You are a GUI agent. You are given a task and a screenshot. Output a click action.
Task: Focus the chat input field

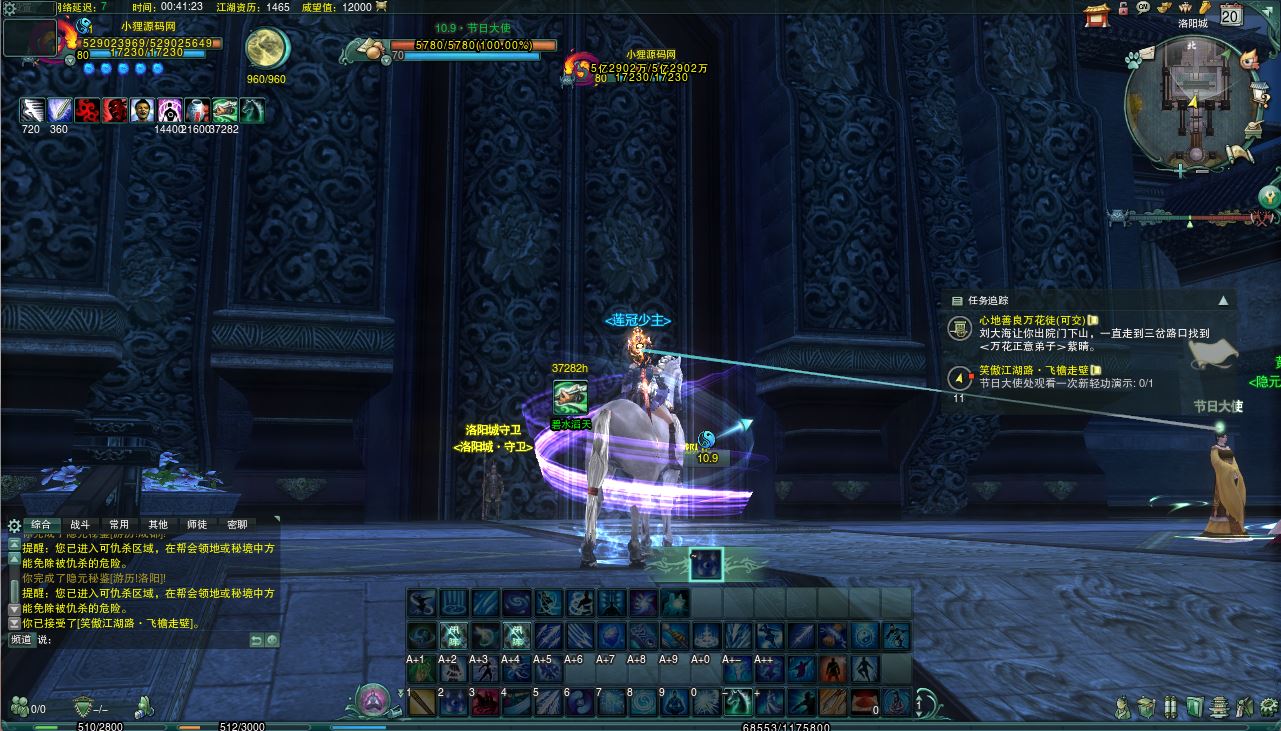(x=140, y=640)
